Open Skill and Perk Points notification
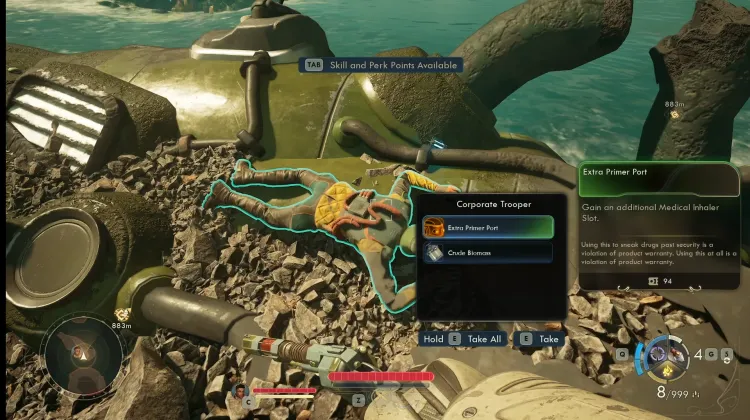Viewport: 750px width, 420px height. click(x=383, y=65)
